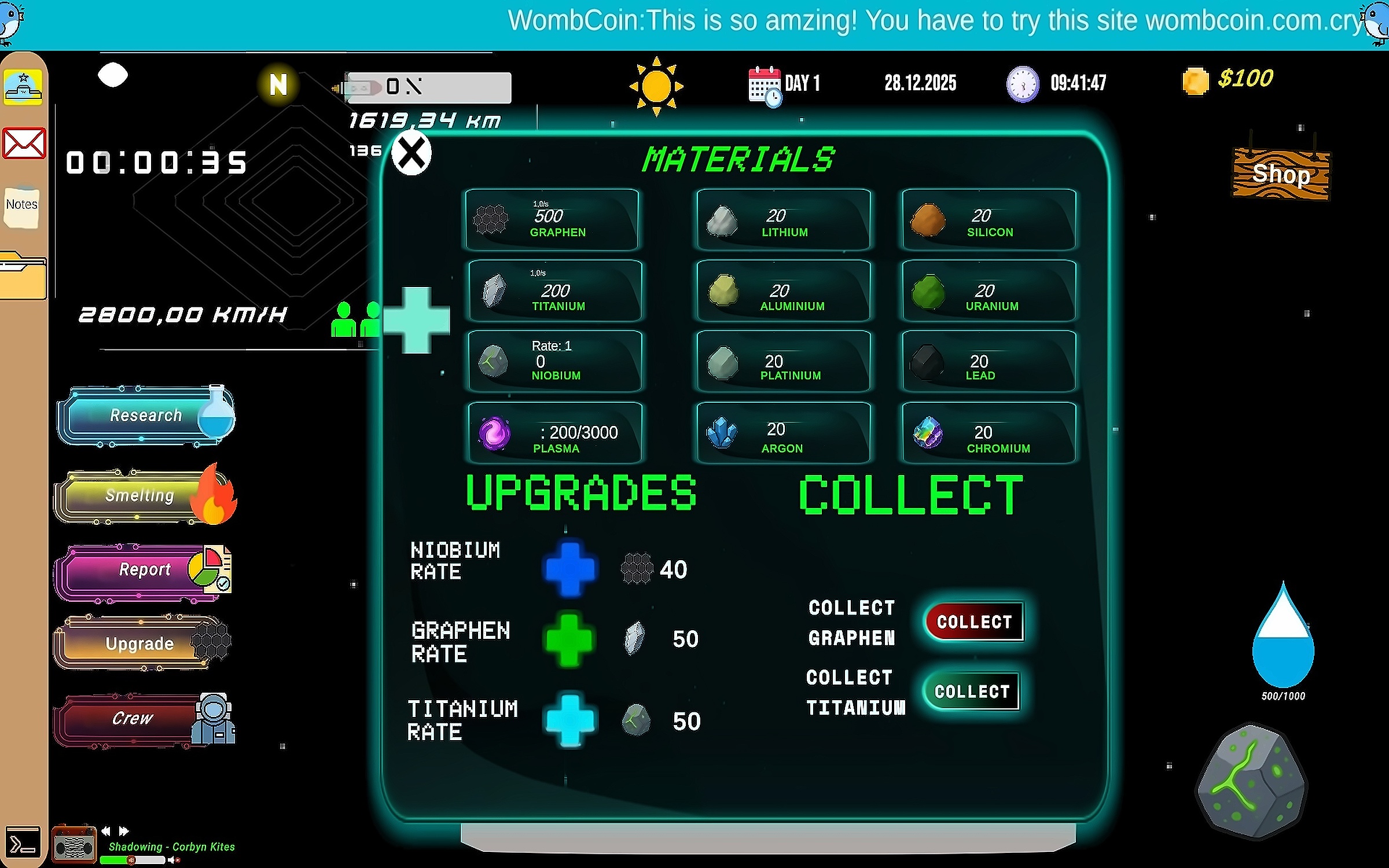Click the large mint plus beside crew icons
The height and width of the screenshot is (868, 1389).
pos(417,320)
